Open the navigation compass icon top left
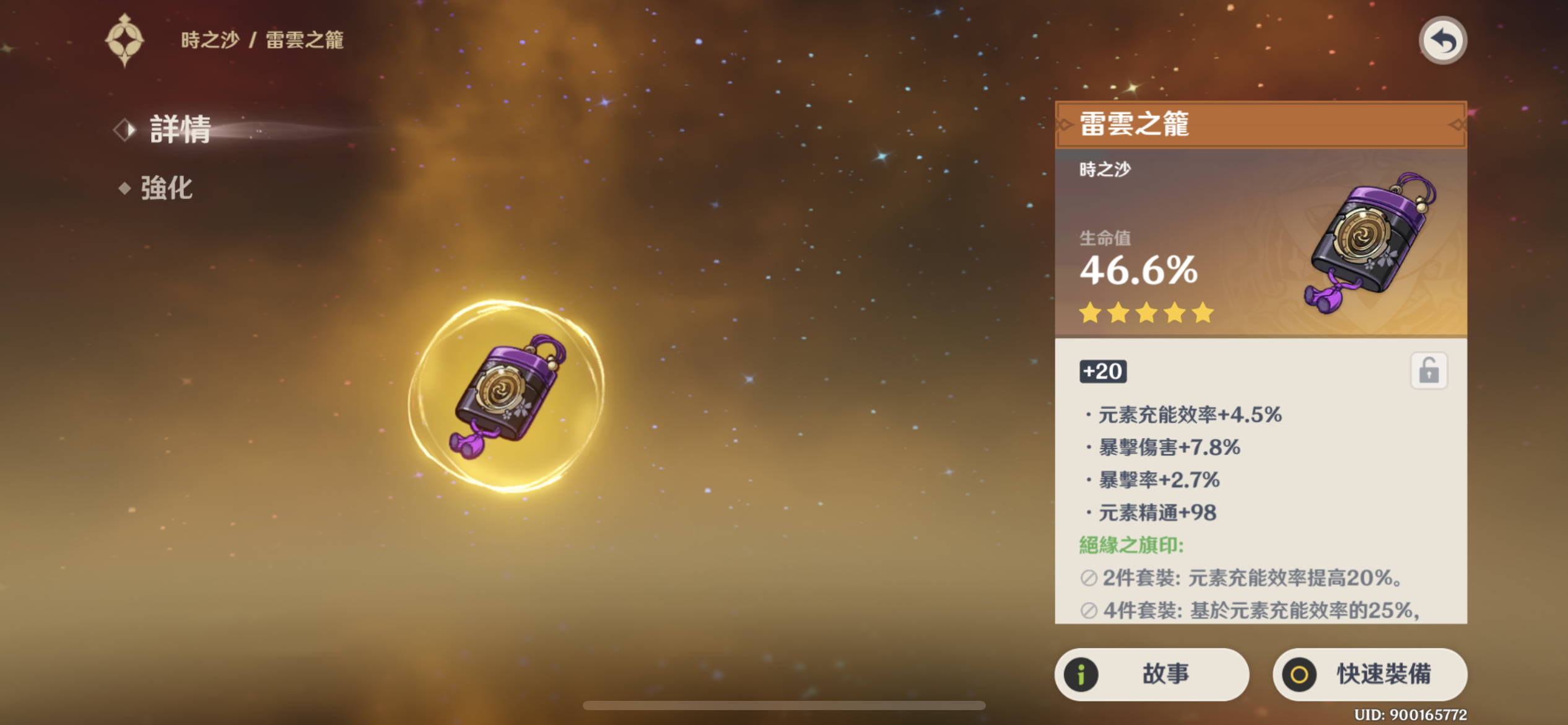Image resolution: width=1568 pixels, height=725 pixels. (x=124, y=40)
